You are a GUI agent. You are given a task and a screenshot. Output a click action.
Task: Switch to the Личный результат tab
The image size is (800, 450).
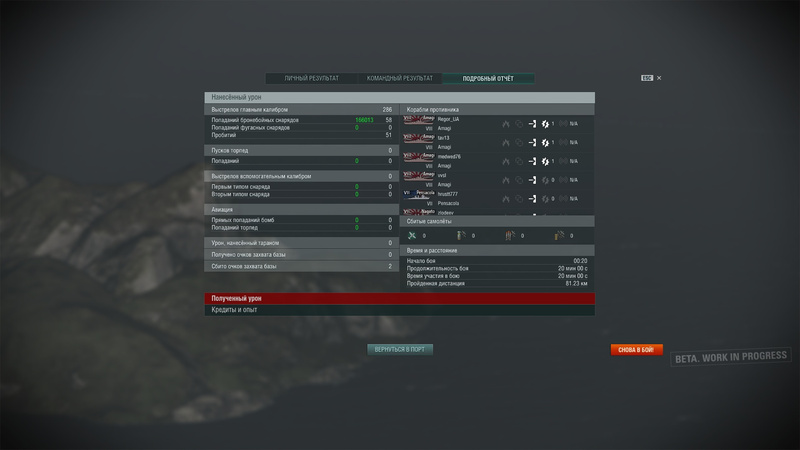pyautogui.click(x=311, y=78)
